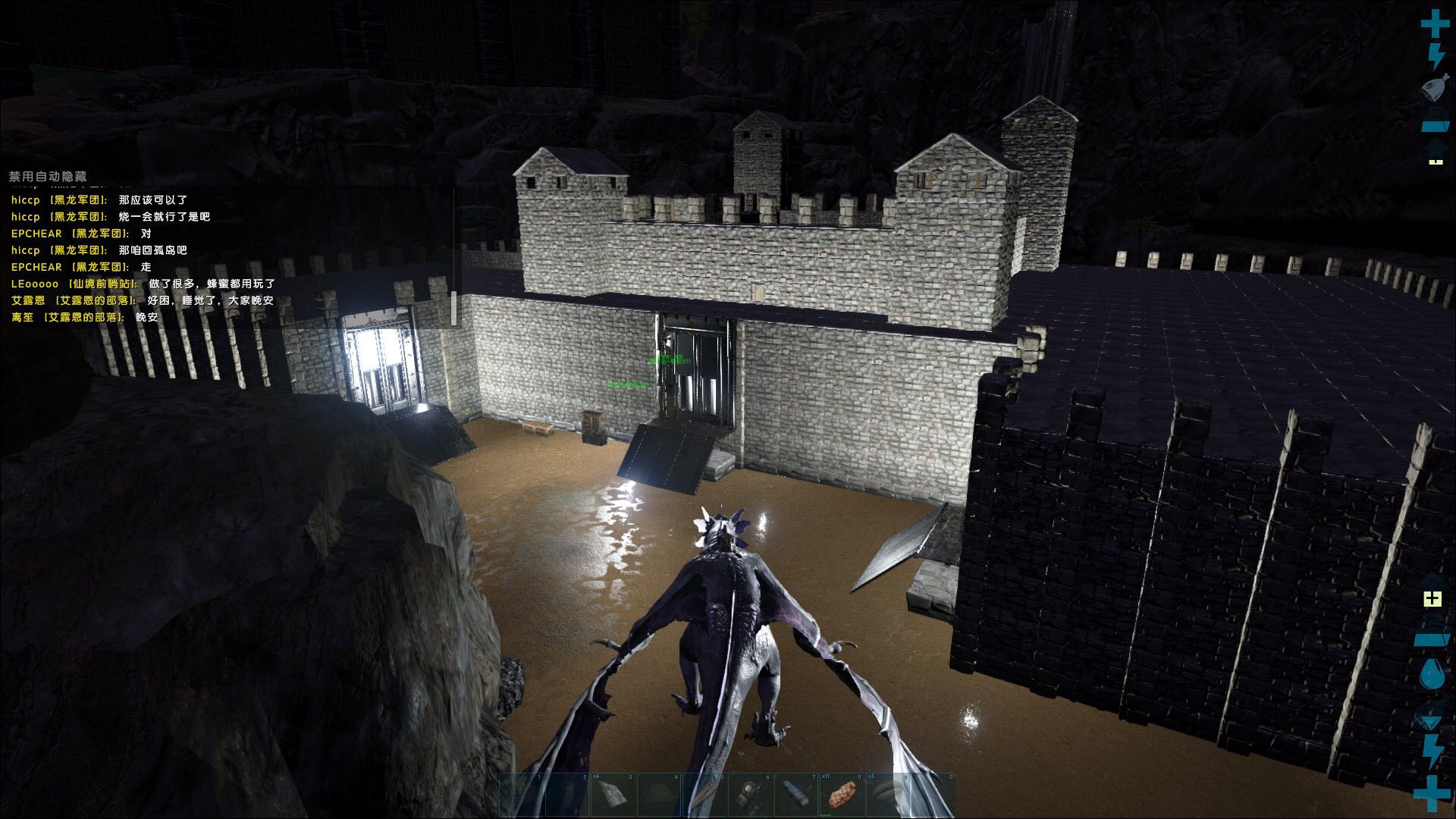Select hotbar slot 3 with four stacked items

click(x=613, y=795)
